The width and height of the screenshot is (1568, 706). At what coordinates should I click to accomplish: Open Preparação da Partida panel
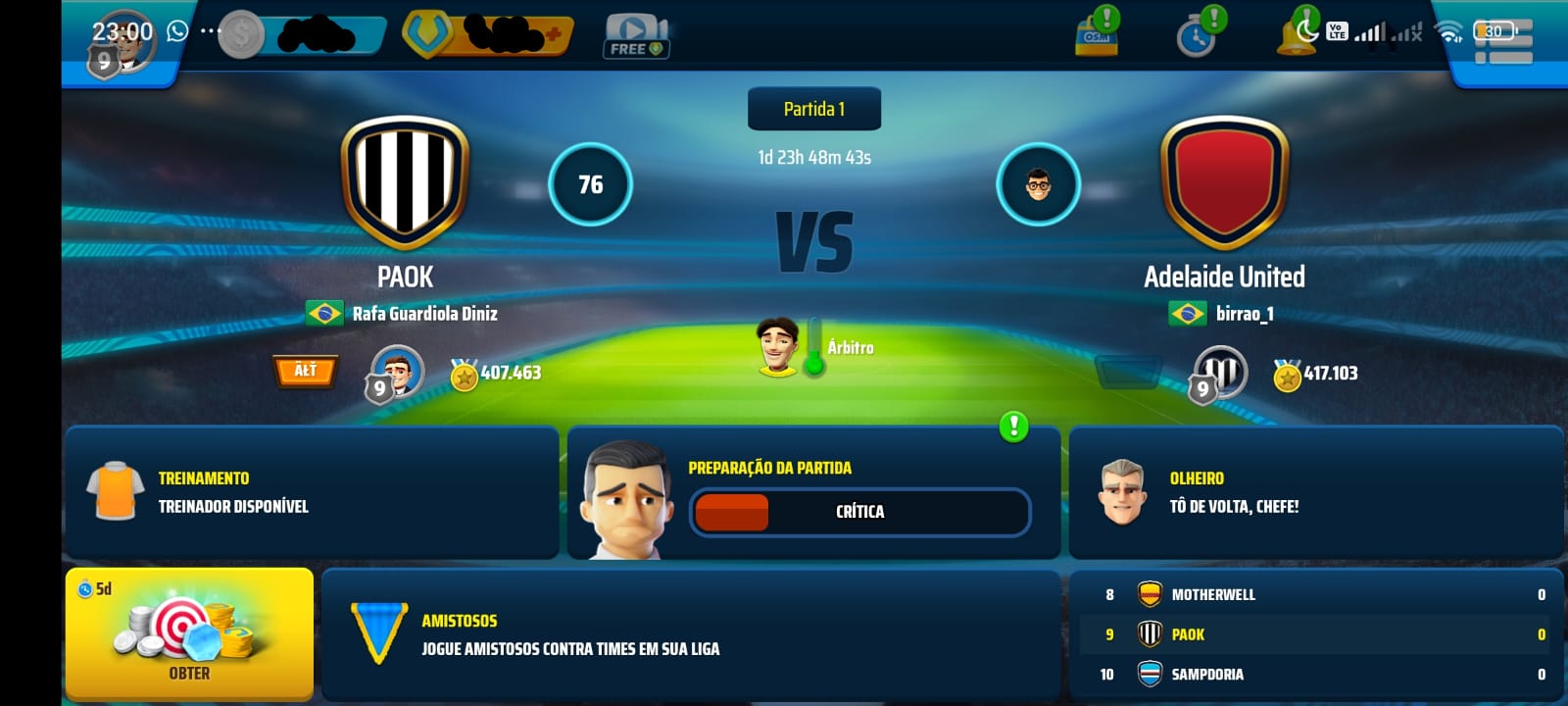pyautogui.click(x=813, y=492)
